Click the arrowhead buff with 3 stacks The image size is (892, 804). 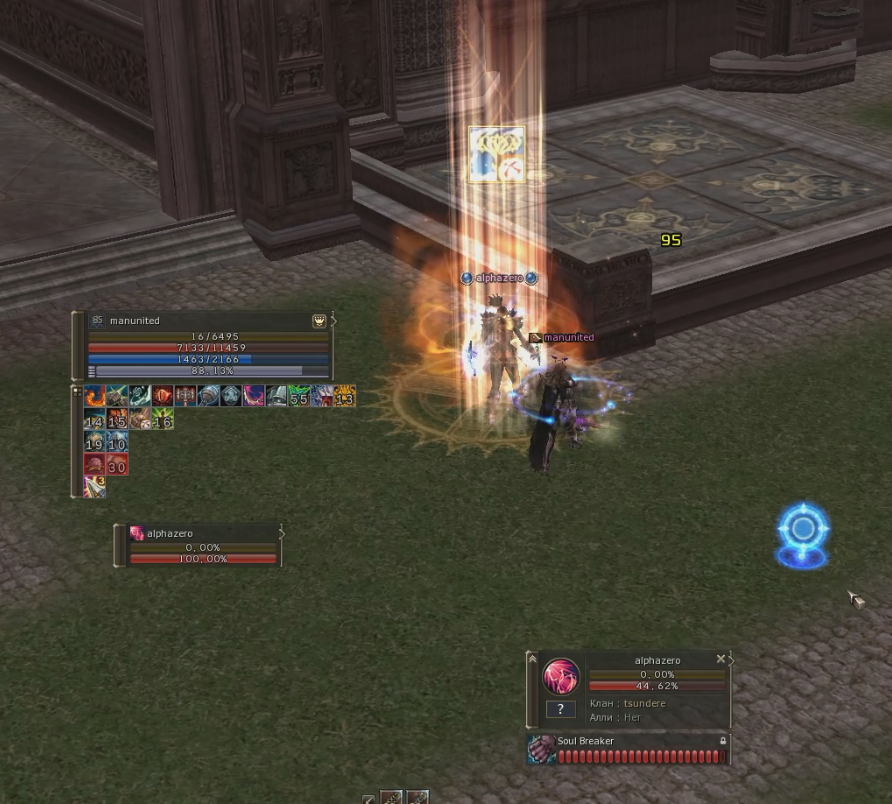94,487
